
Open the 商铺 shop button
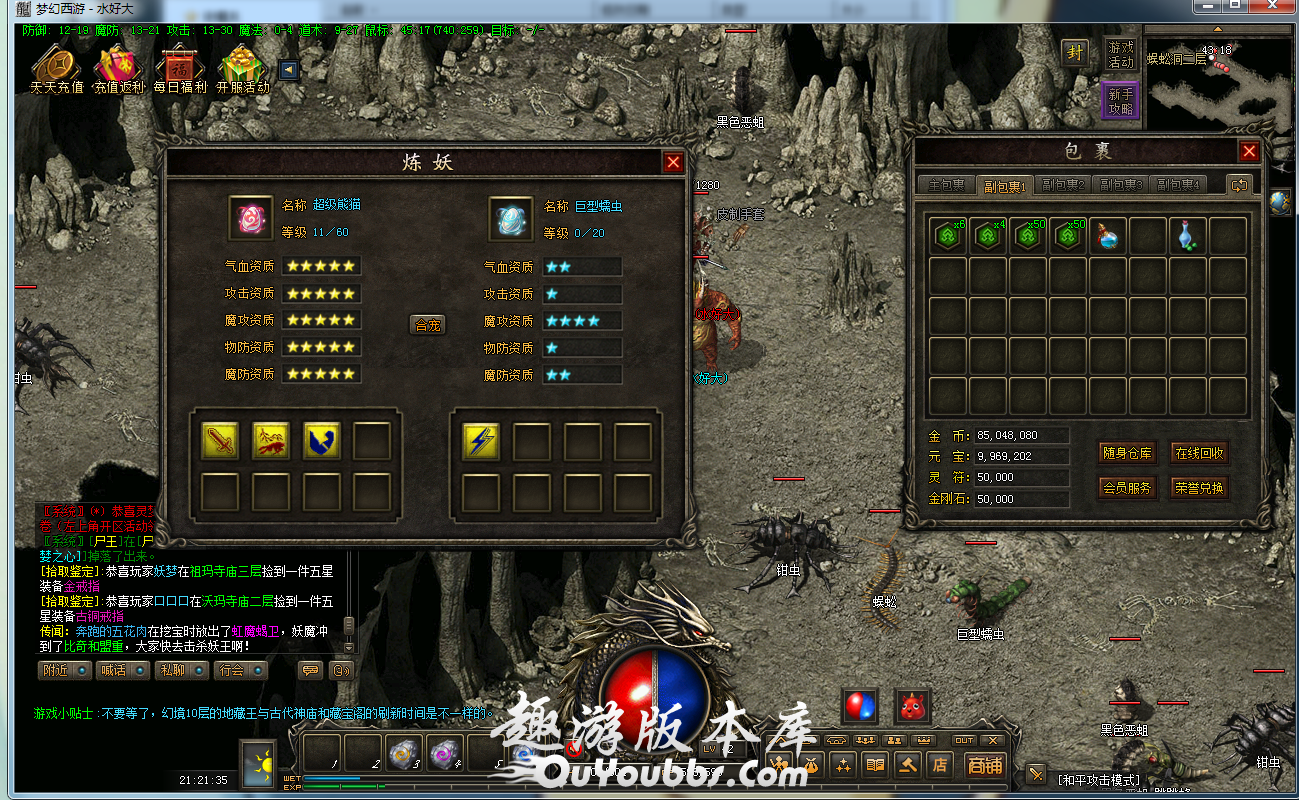tap(984, 766)
